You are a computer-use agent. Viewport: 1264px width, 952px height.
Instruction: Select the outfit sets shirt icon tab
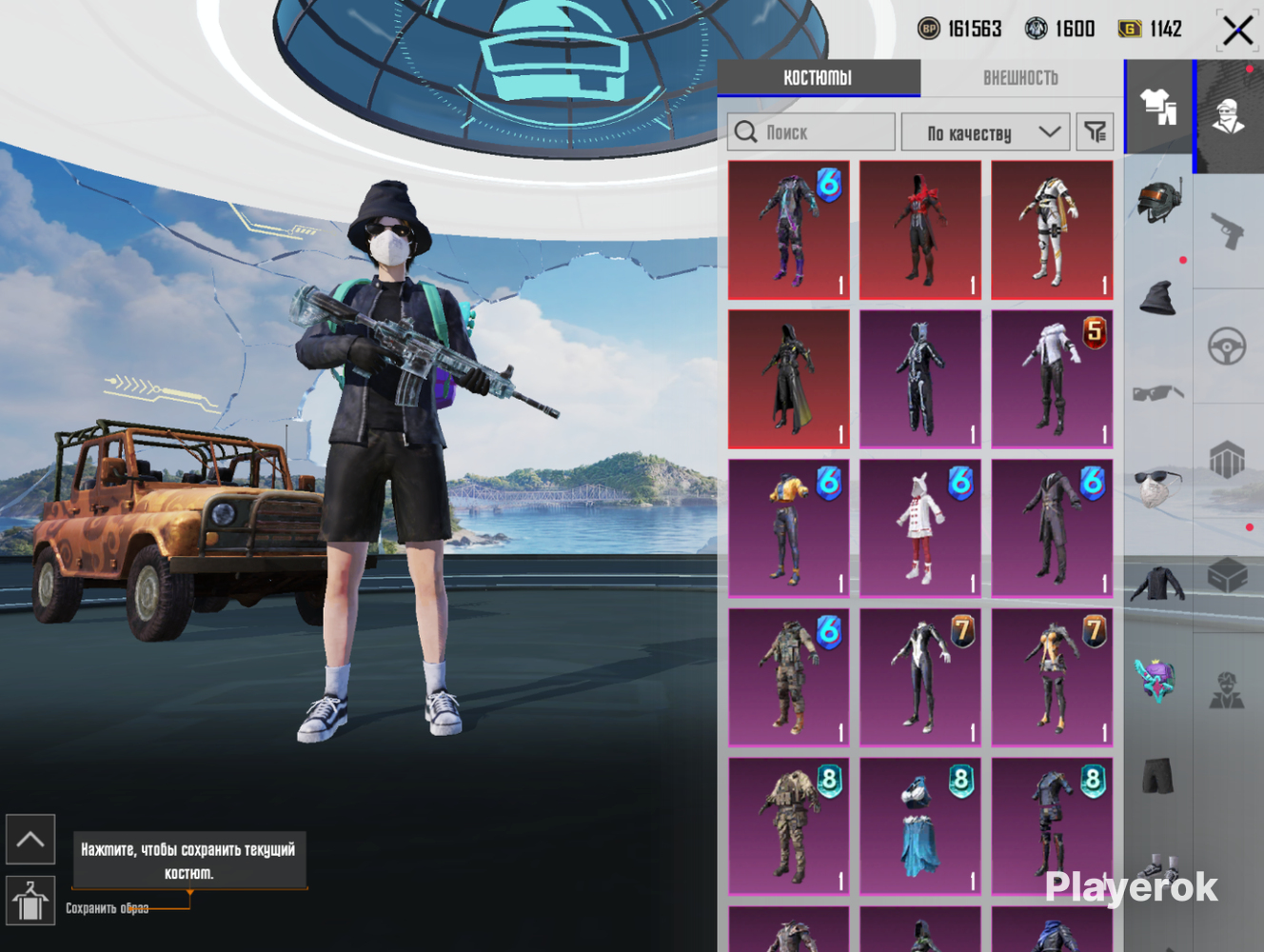pyautogui.click(x=1158, y=107)
